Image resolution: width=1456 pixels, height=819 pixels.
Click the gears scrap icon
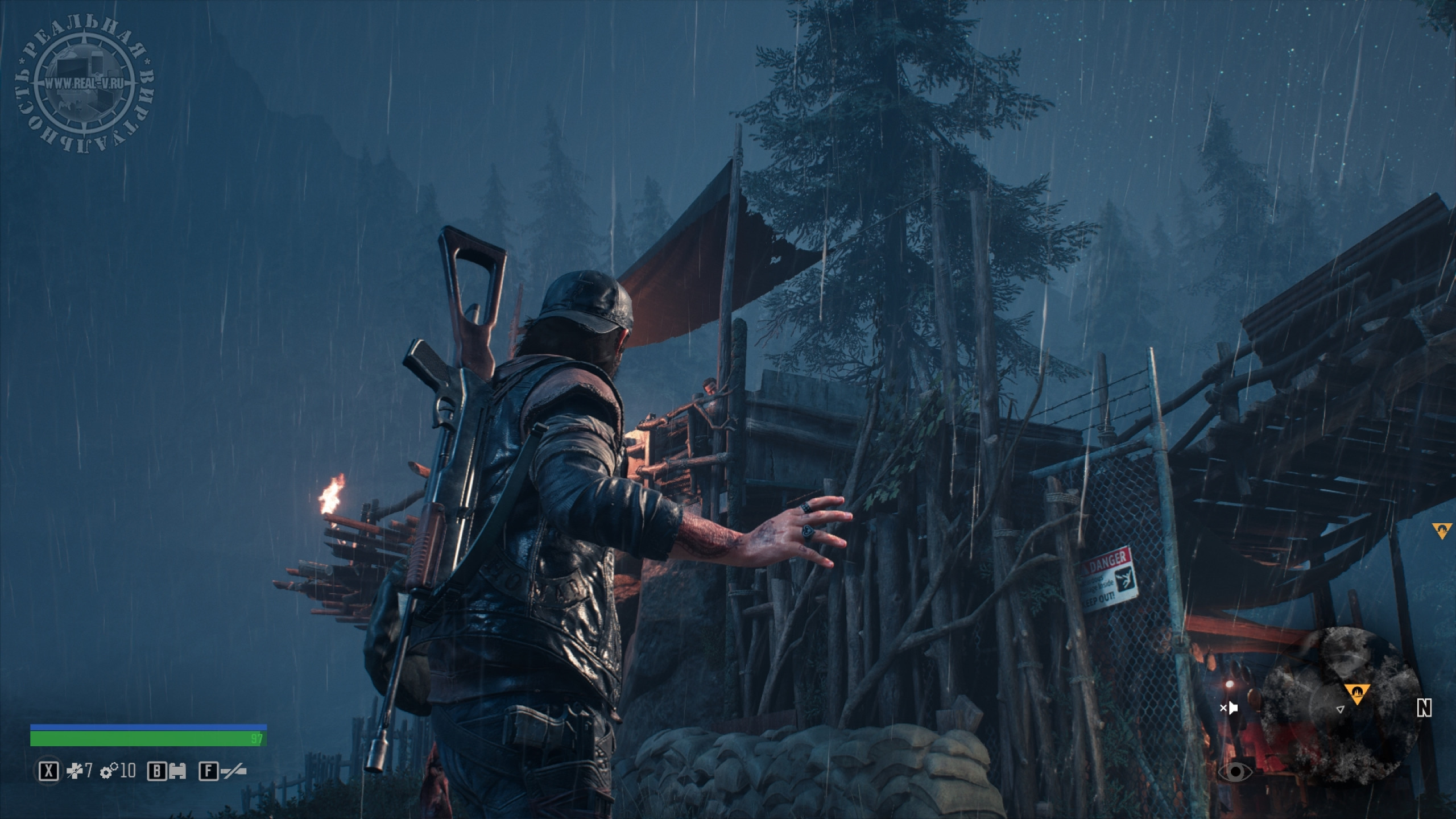pyautogui.click(x=109, y=771)
